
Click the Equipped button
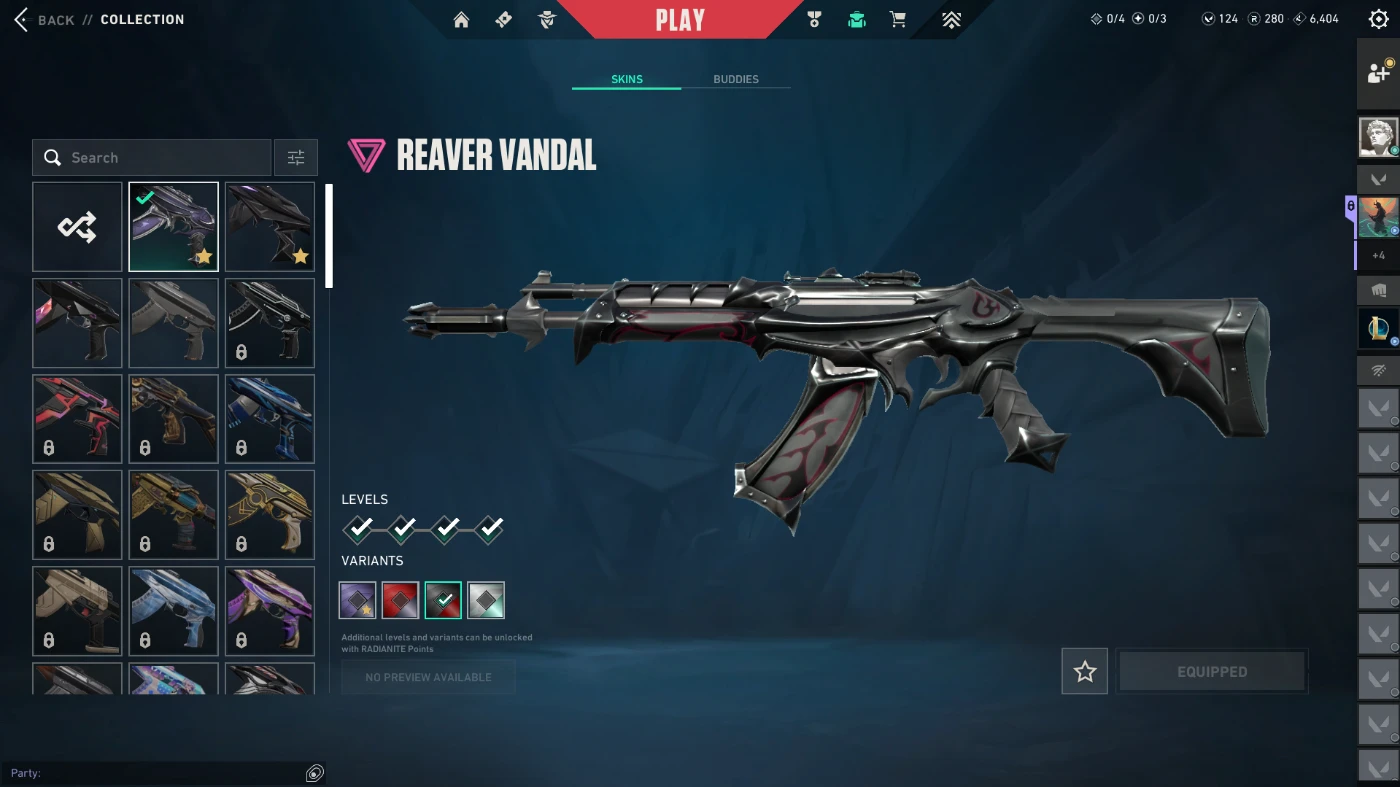point(1212,672)
